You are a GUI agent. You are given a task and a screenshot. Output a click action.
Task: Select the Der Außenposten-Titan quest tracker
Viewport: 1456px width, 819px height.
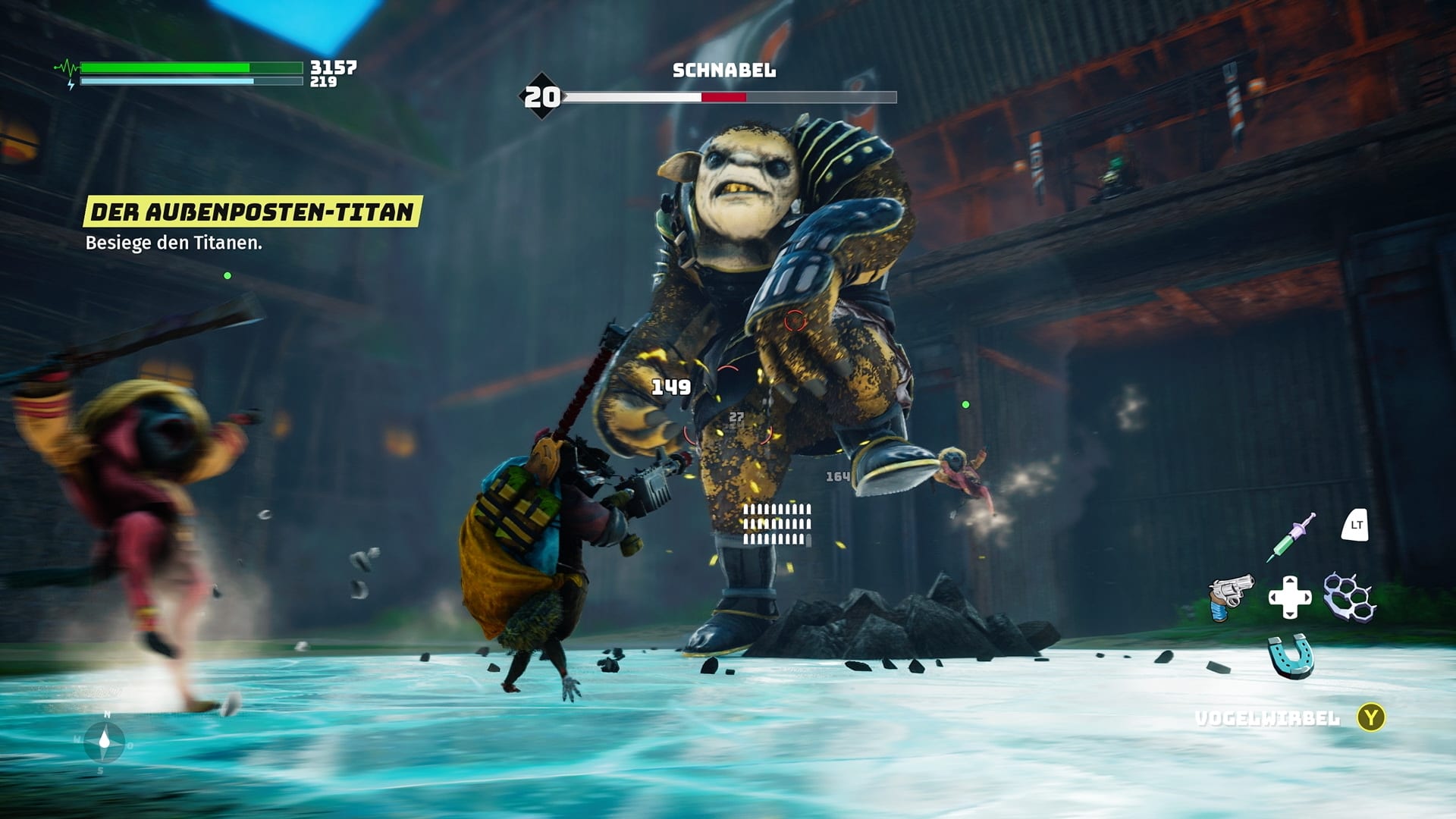coord(252,212)
